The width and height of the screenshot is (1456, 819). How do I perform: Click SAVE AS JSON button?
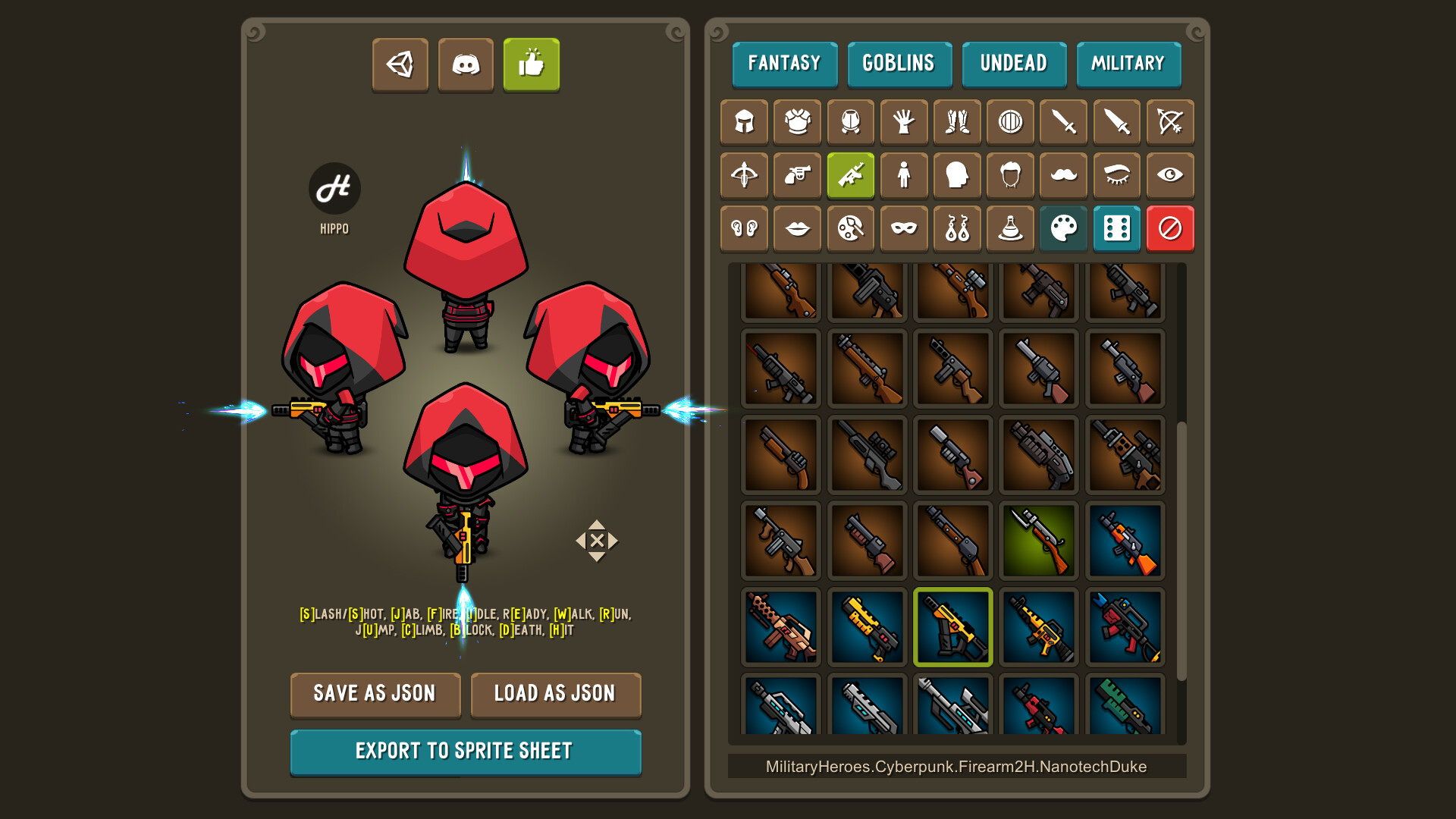pos(375,694)
